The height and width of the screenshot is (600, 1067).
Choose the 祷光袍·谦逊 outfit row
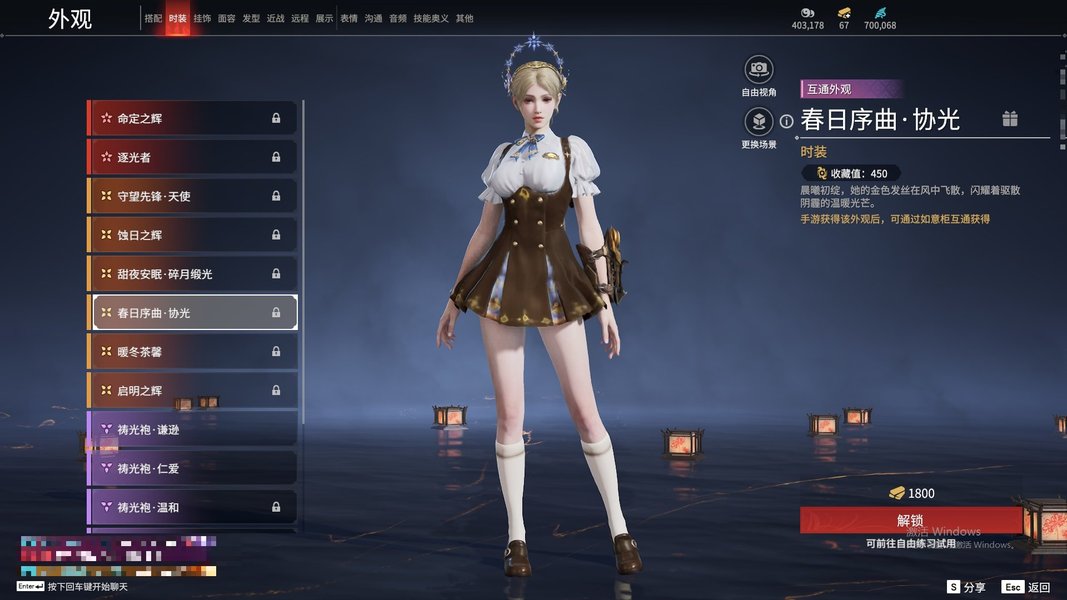tap(192, 430)
